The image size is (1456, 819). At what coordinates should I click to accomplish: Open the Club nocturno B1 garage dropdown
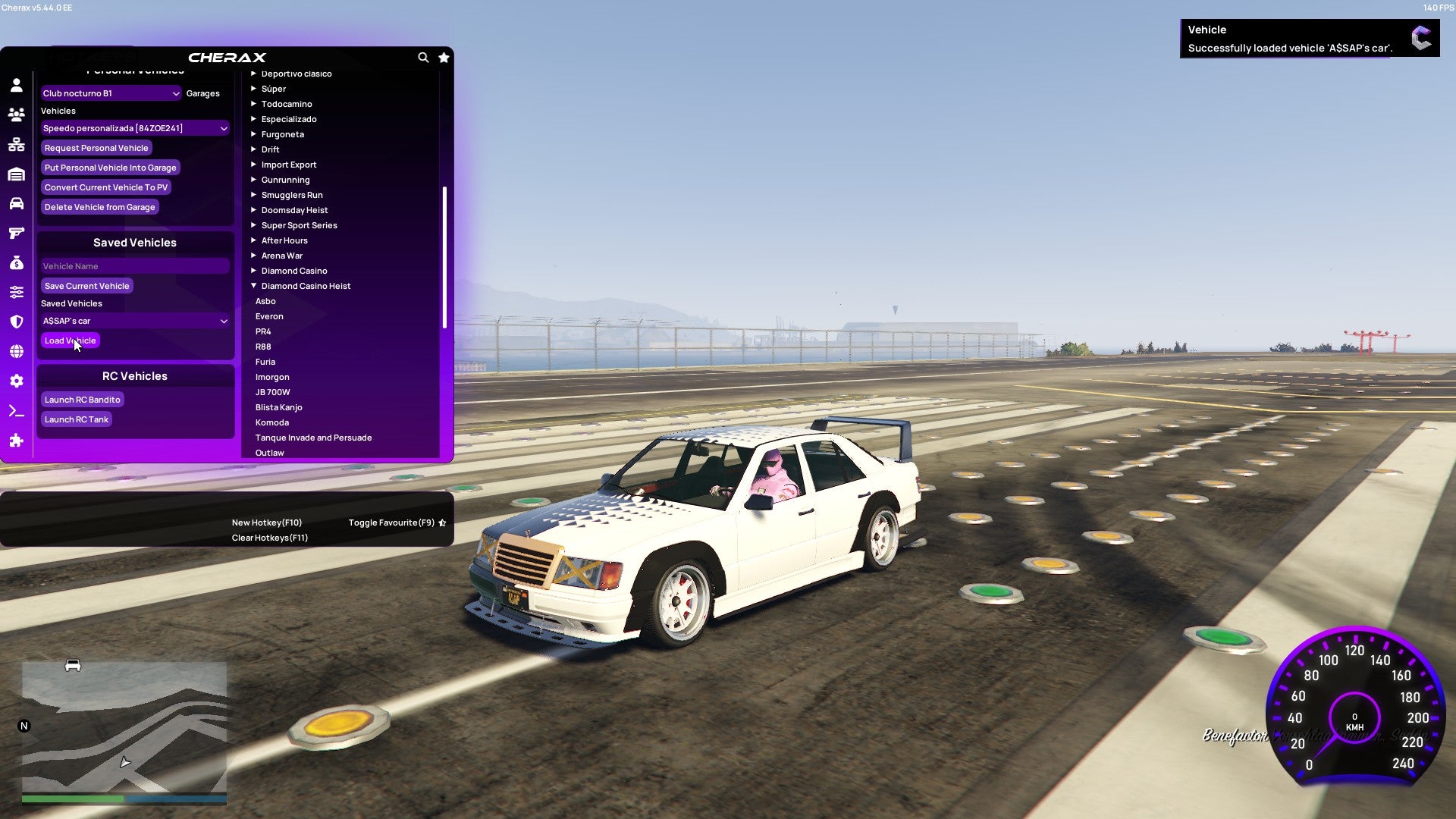click(x=111, y=93)
